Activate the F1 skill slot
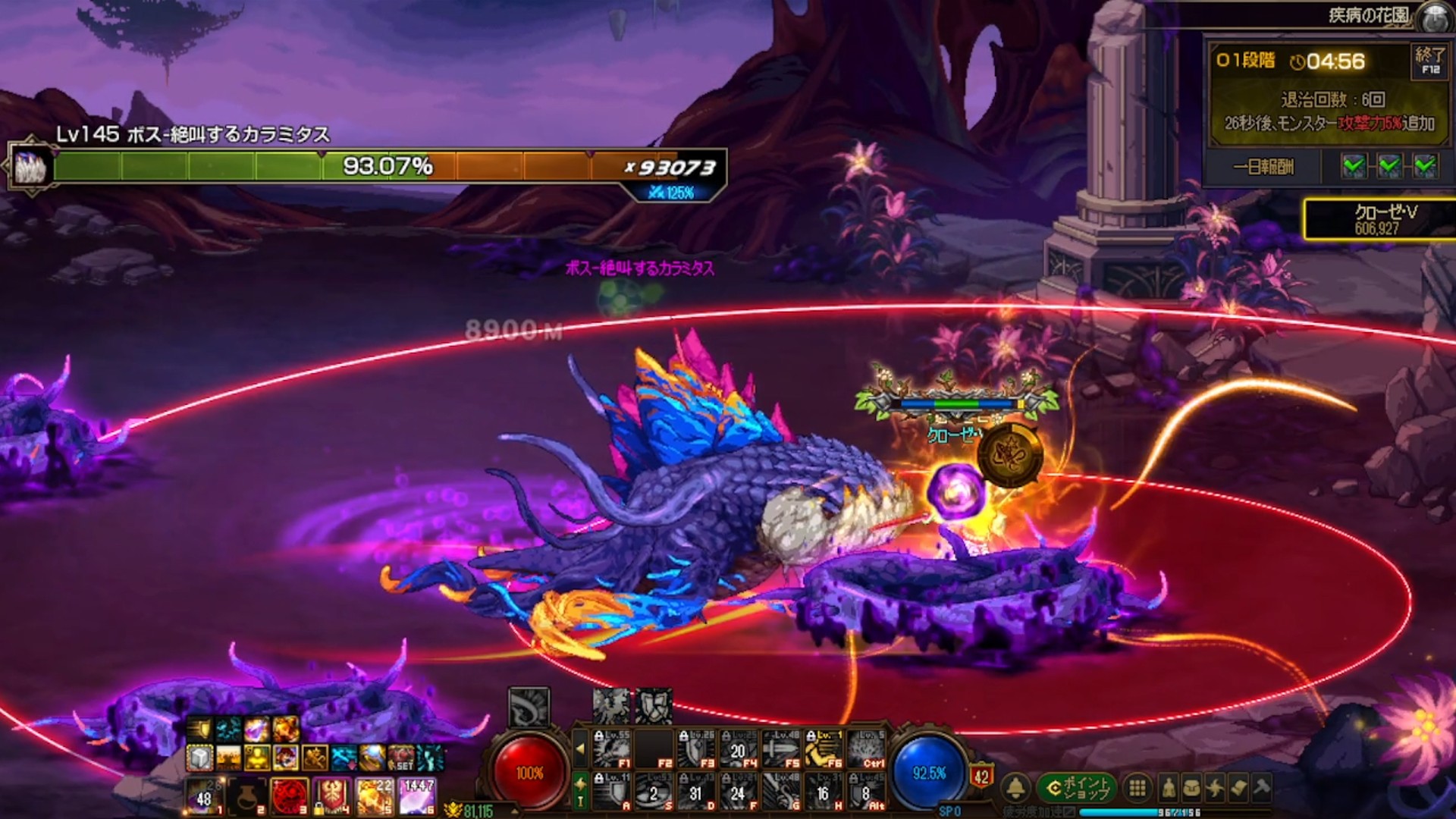Viewport: 1456px width, 819px height. click(613, 749)
